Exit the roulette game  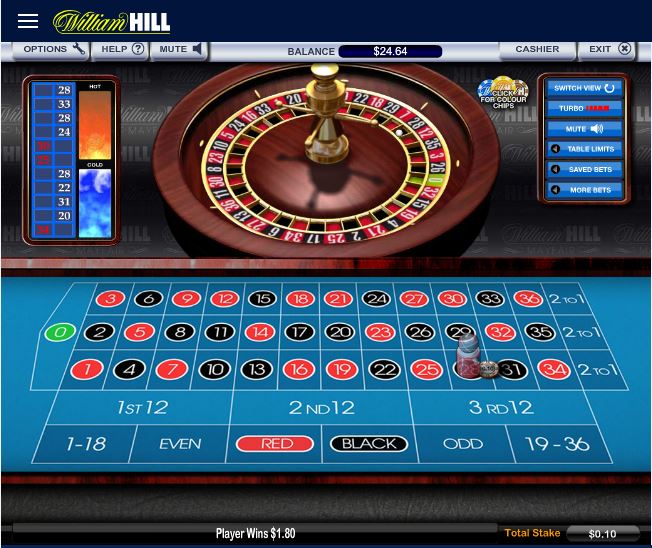[609, 49]
